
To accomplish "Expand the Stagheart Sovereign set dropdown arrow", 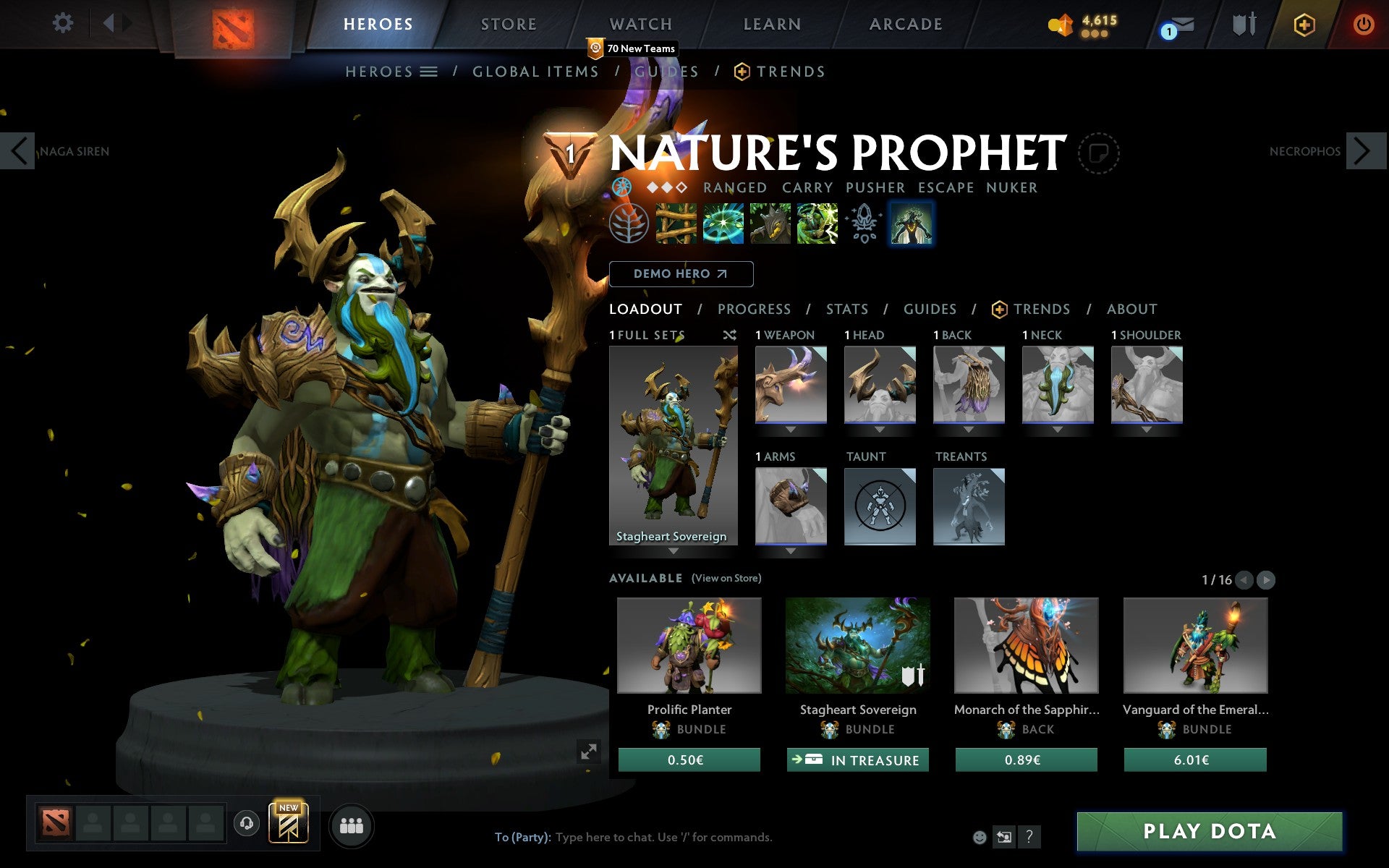I will pyautogui.click(x=672, y=551).
